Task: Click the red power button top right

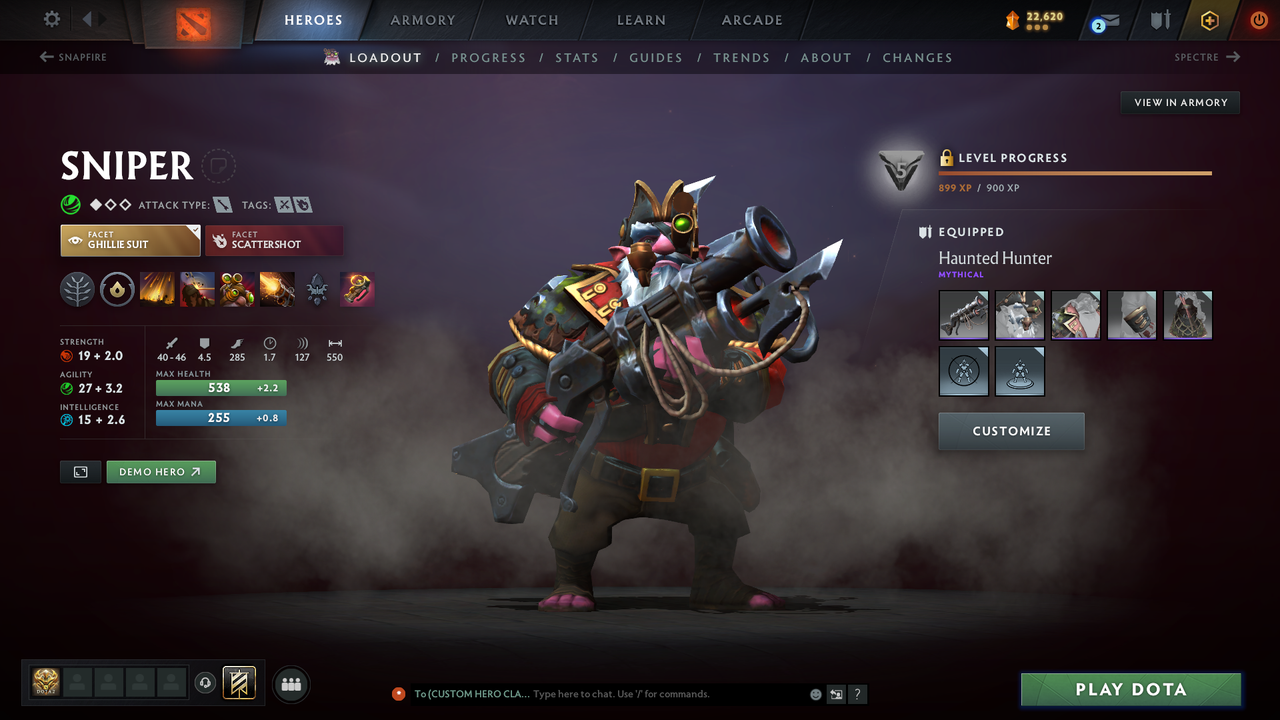Action: tap(1258, 19)
